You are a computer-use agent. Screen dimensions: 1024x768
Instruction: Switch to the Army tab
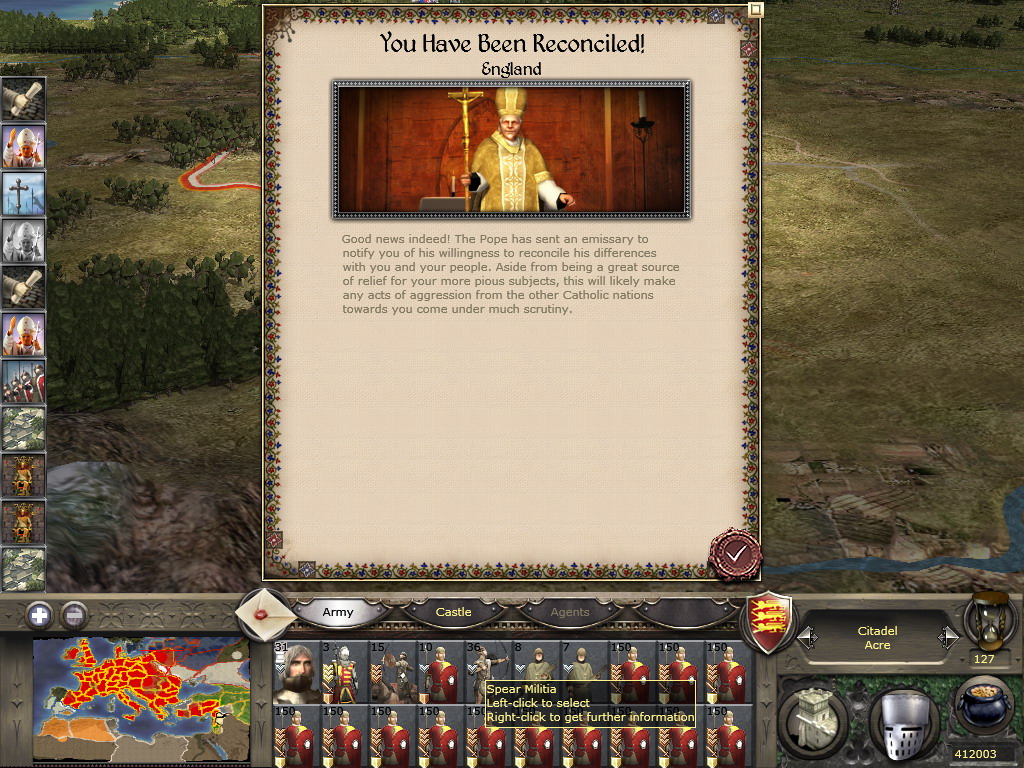(338, 611)
